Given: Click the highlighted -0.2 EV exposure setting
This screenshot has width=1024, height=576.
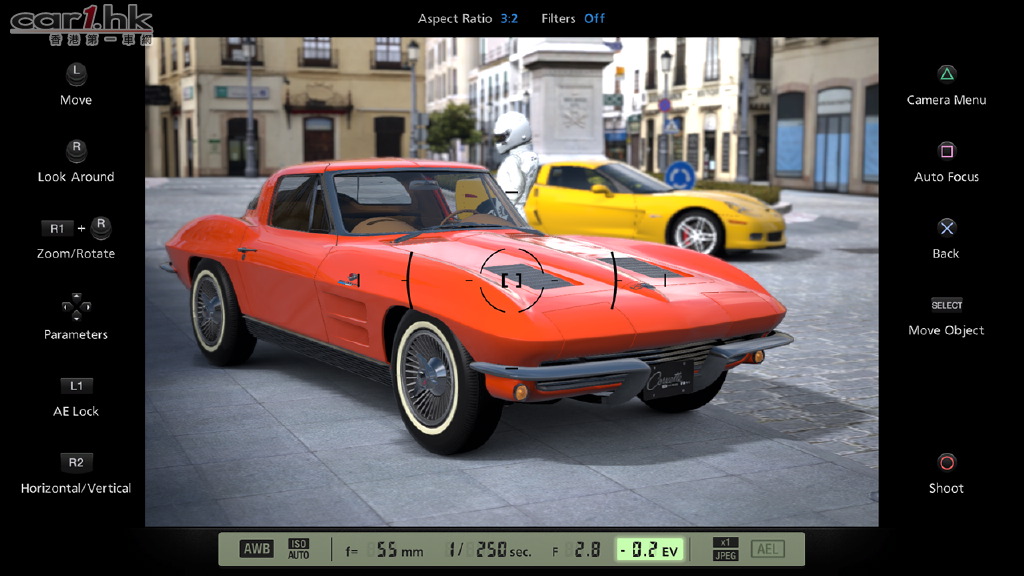Looking at the screenshot, I should (648, 550).
